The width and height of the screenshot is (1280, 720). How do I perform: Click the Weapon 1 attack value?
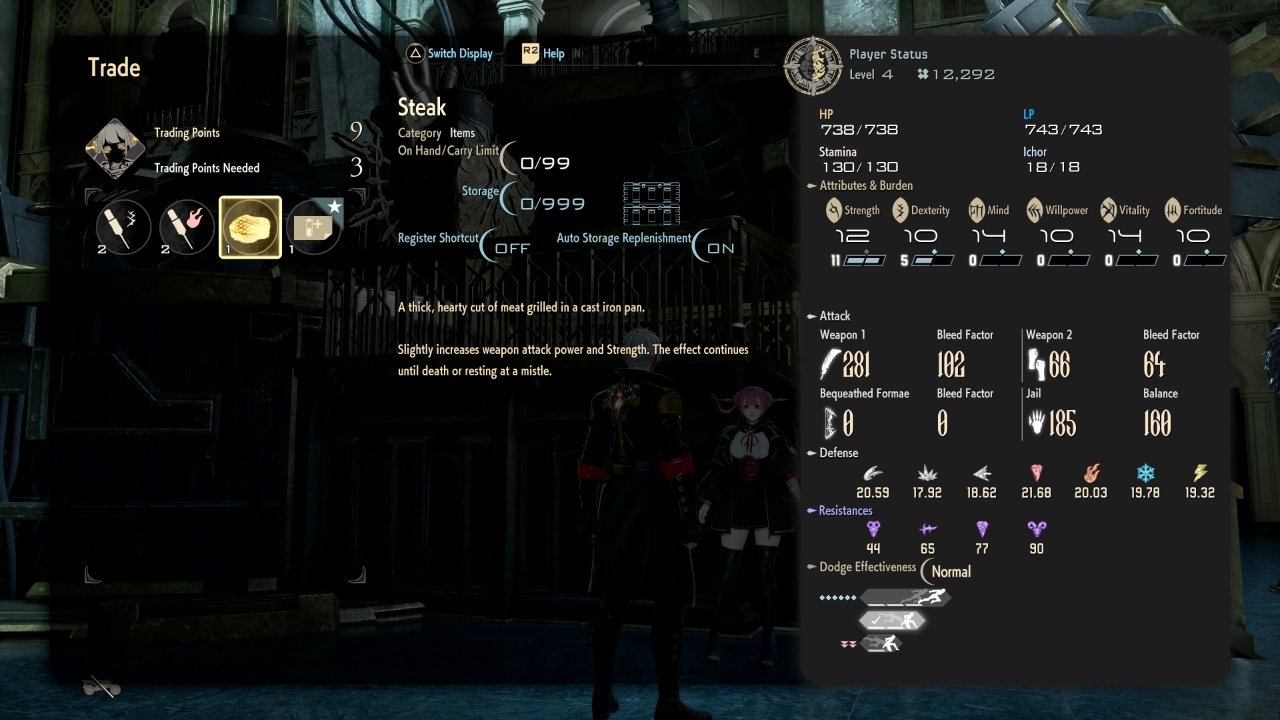(855, 365)
